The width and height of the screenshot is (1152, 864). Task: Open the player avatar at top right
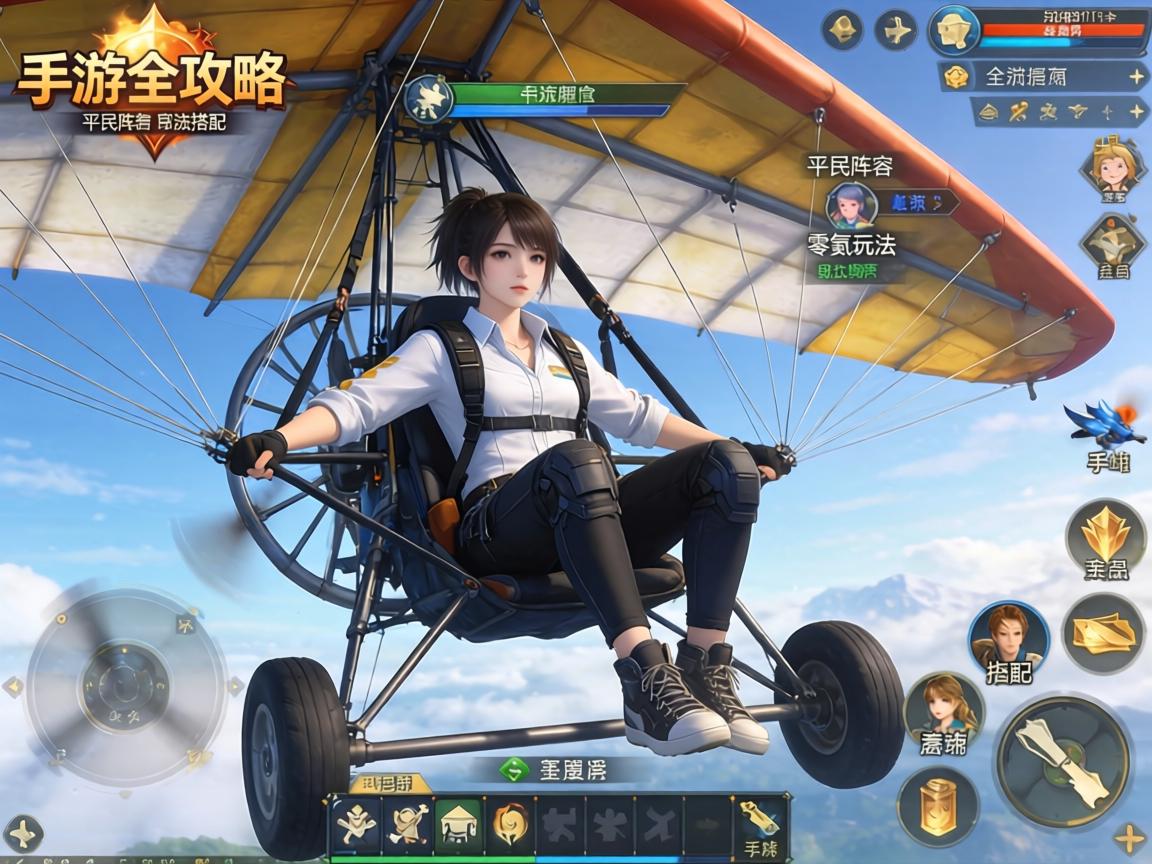[953, 30]
